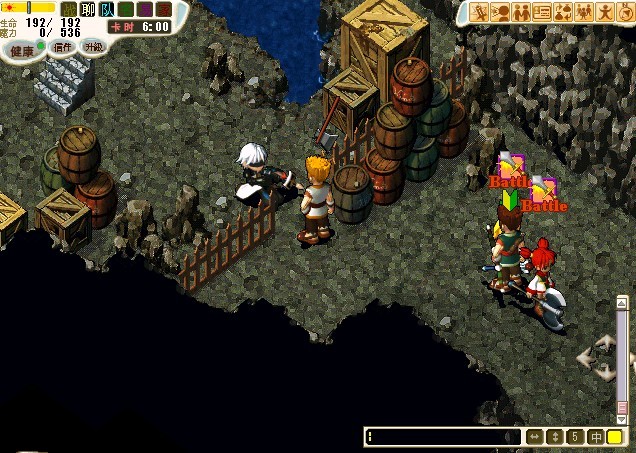
Task: Click the jumping figure action icon
Action: [606, 12]
